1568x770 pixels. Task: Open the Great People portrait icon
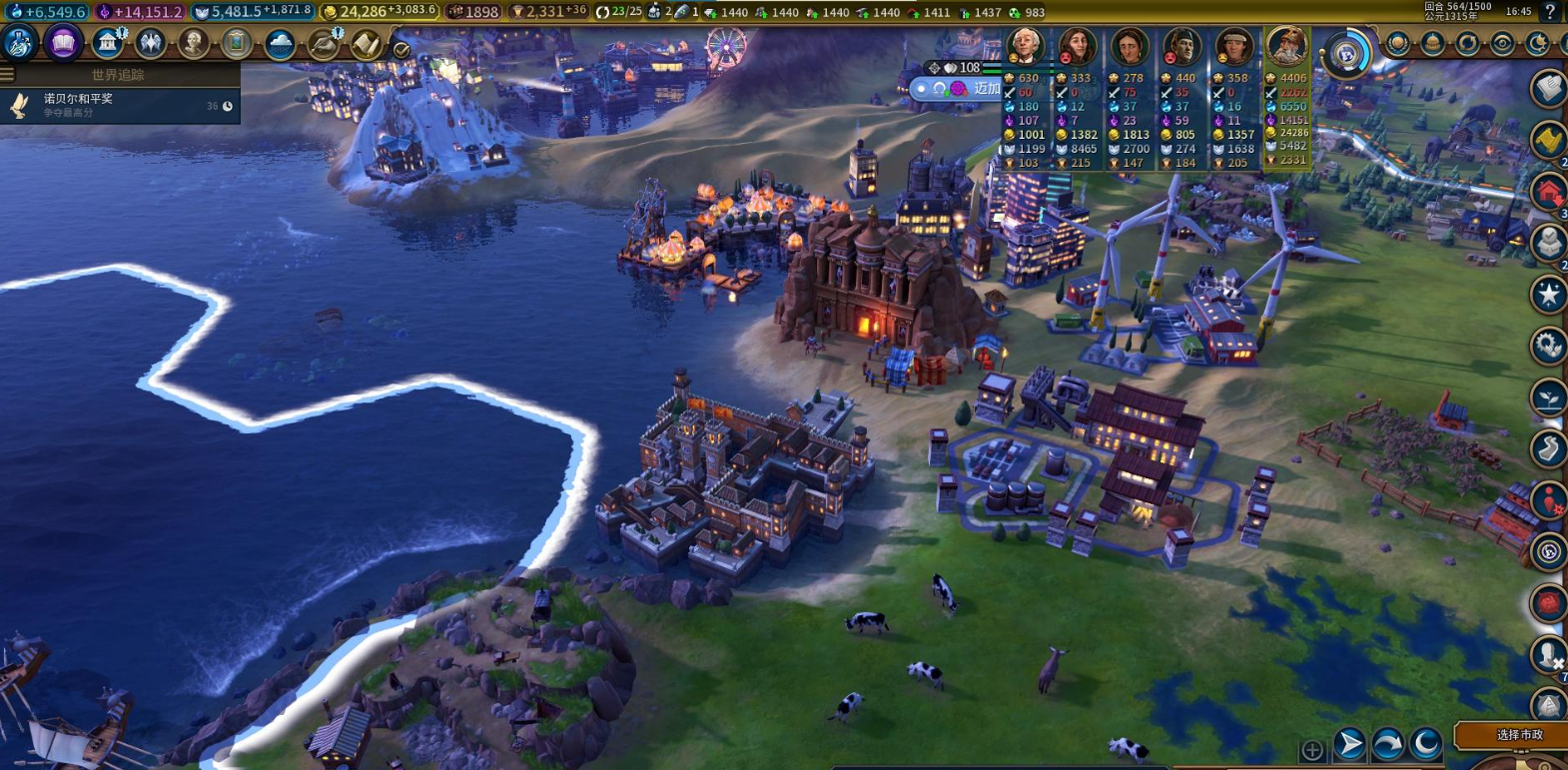tap(193, 43)
